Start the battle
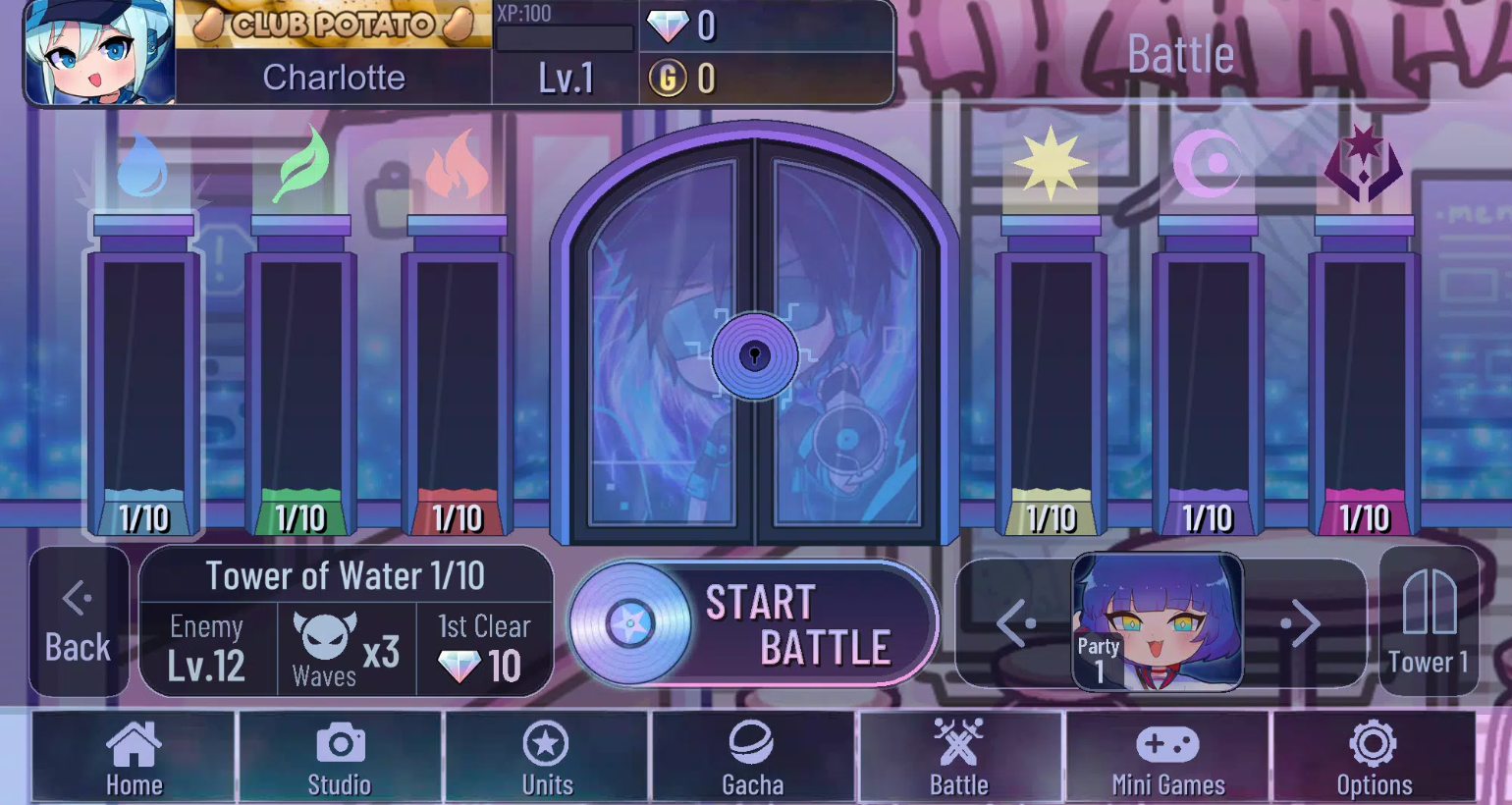The height and width of the screenshot is (805, 1512). point(754,623)
